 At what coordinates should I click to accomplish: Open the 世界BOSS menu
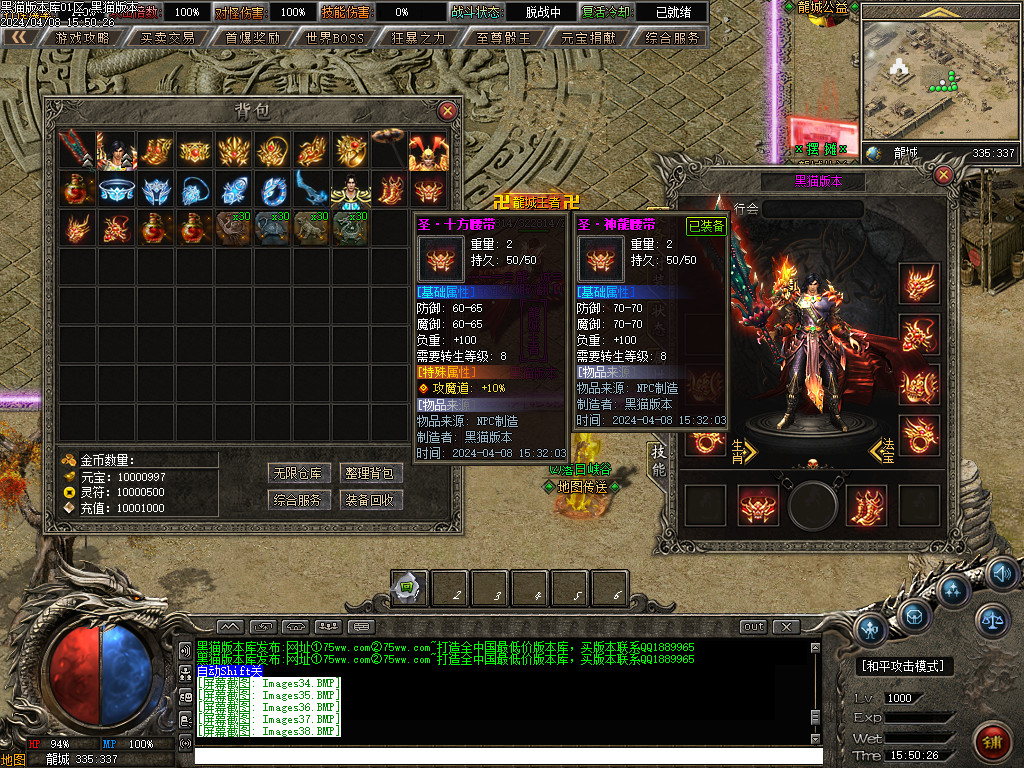[x=336, y=38]
